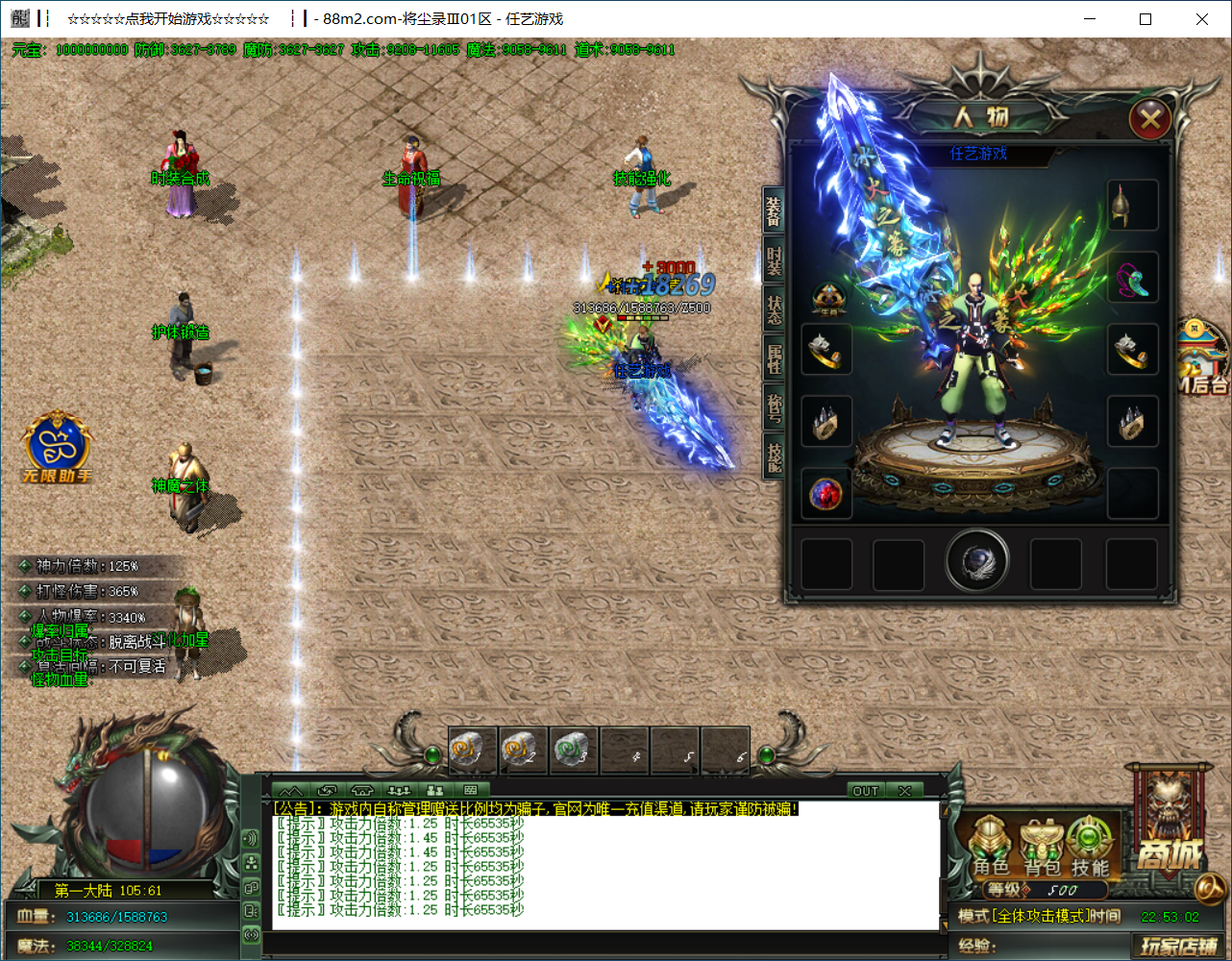Switch to the 称号 title tab

(774, 407)
